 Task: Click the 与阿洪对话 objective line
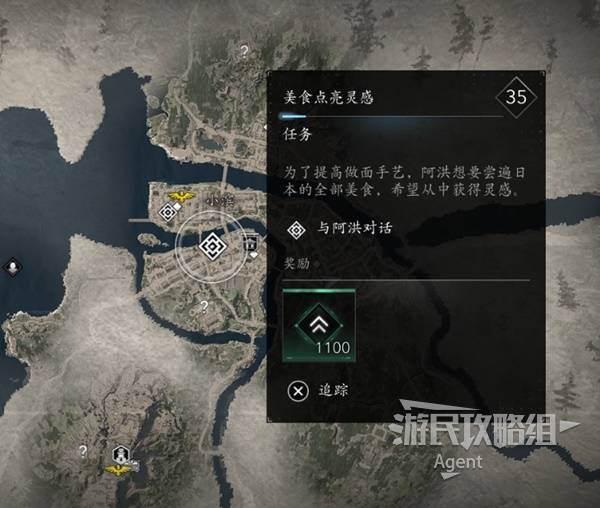coord(340,229)
